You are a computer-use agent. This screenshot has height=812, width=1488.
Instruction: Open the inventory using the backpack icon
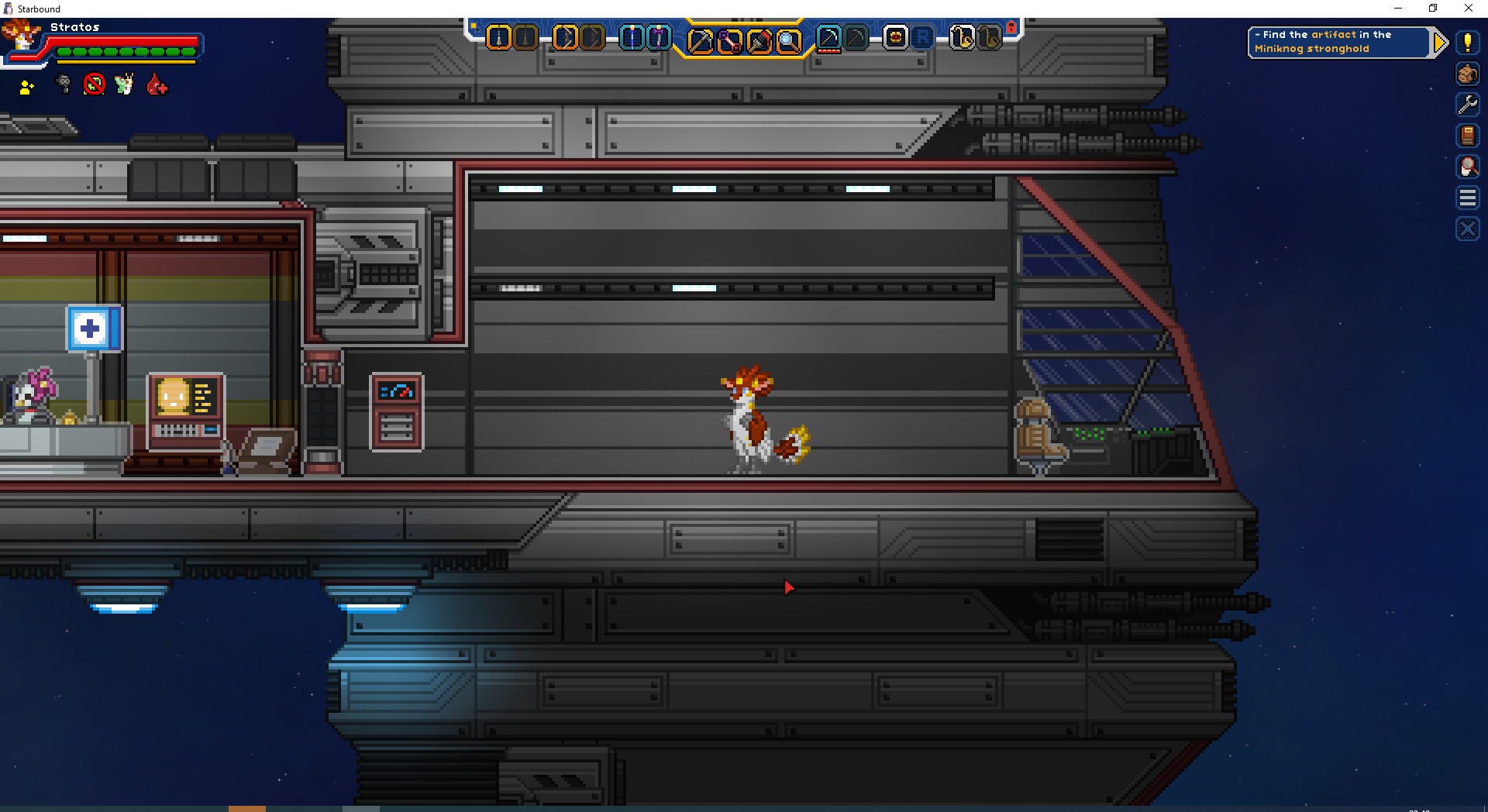[1467, 74]
